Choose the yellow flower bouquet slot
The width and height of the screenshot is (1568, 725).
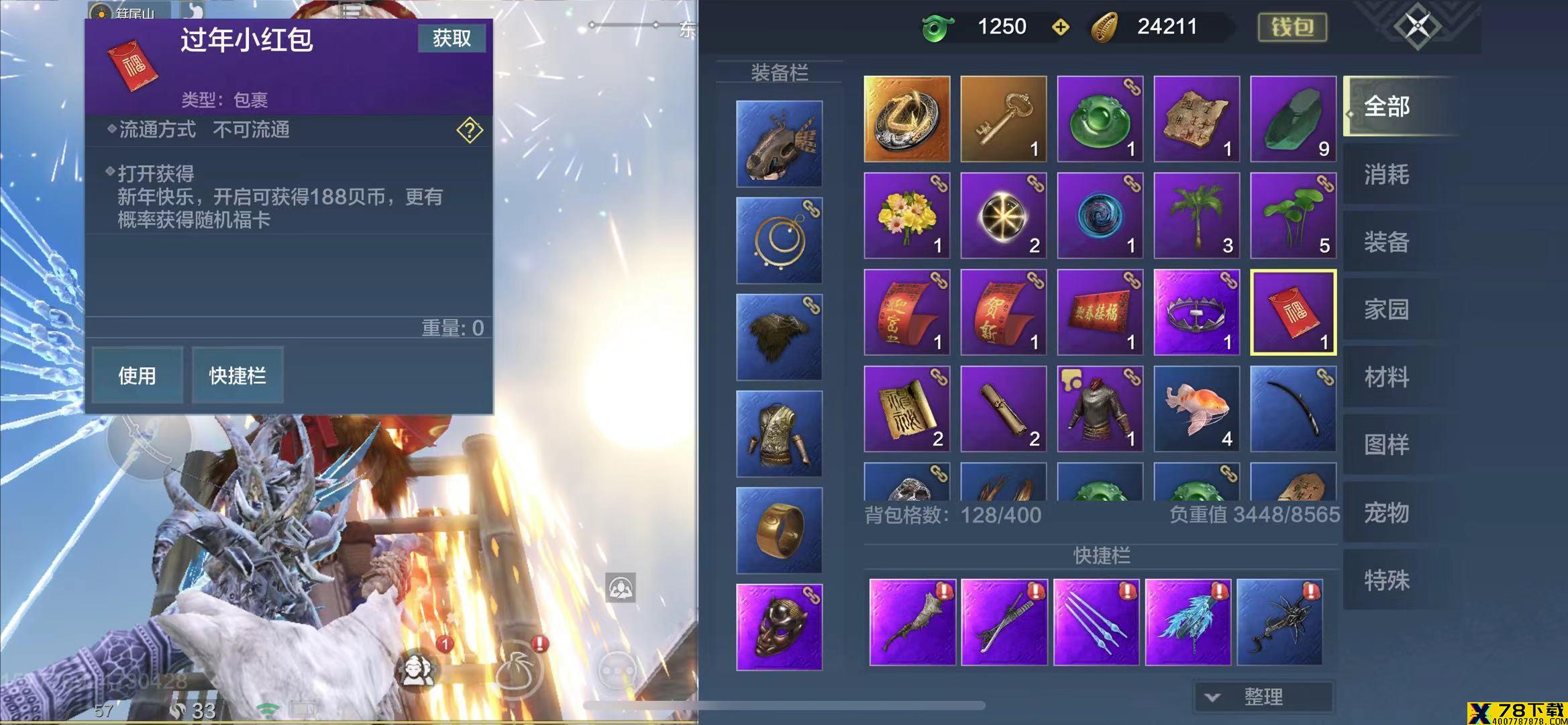906,215
